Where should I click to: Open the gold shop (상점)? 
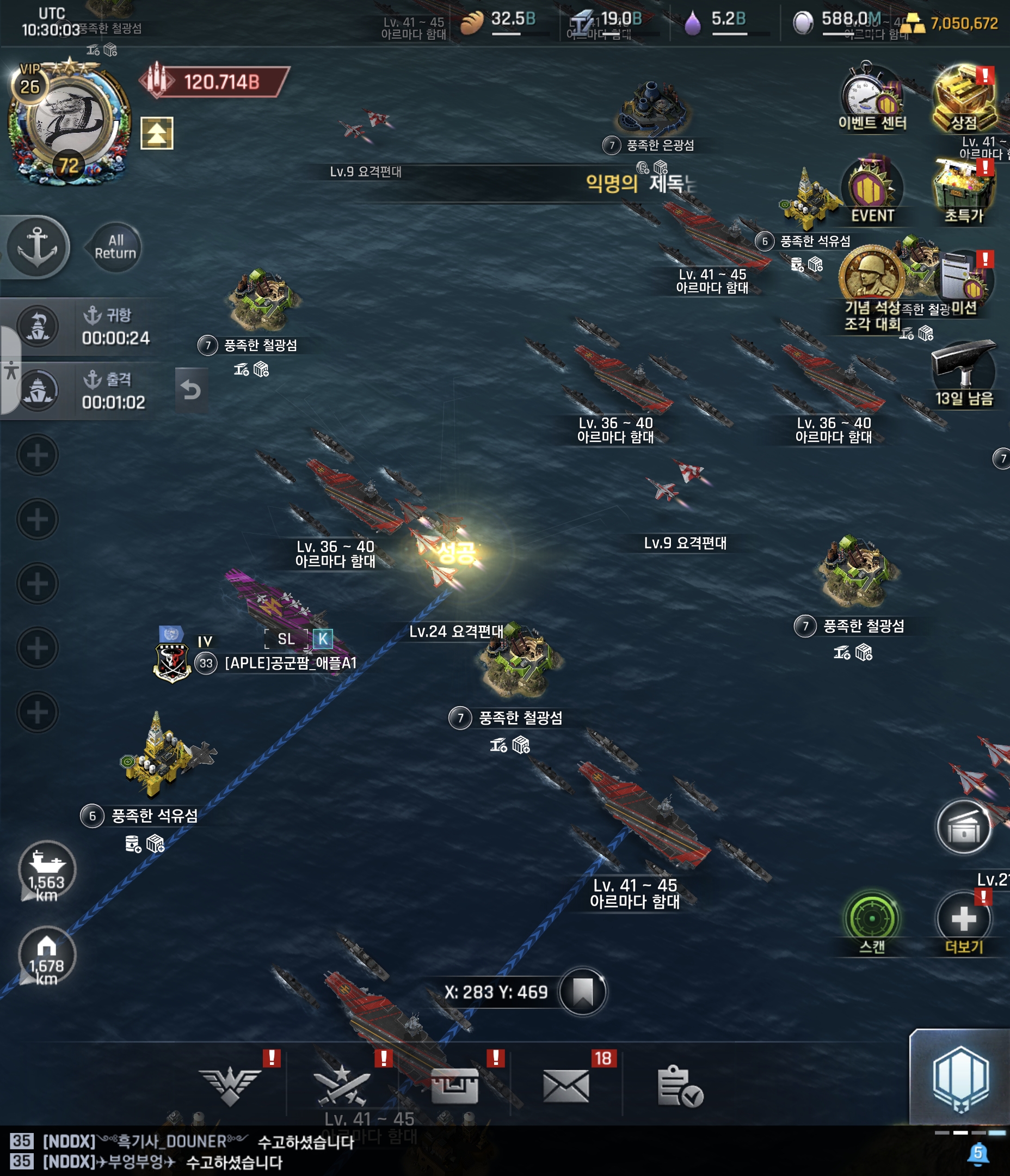[963, 97]
